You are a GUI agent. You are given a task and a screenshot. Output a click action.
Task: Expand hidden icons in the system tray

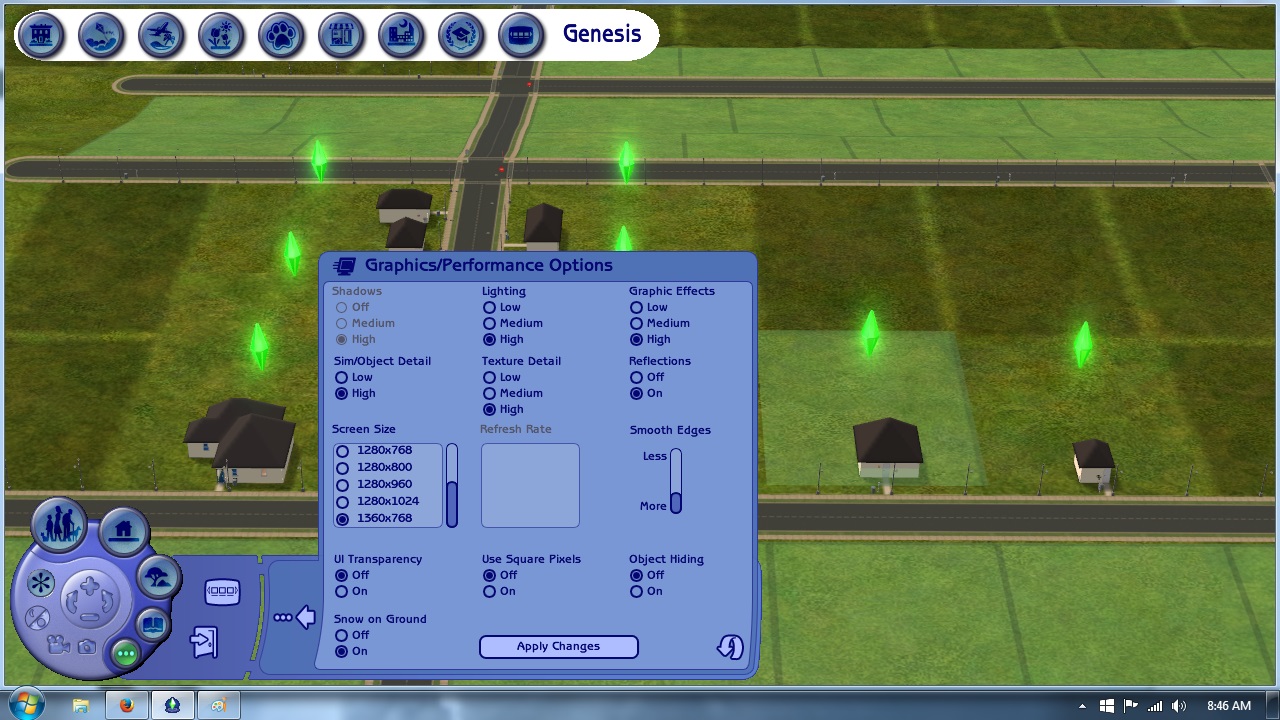coord(1085,704)
